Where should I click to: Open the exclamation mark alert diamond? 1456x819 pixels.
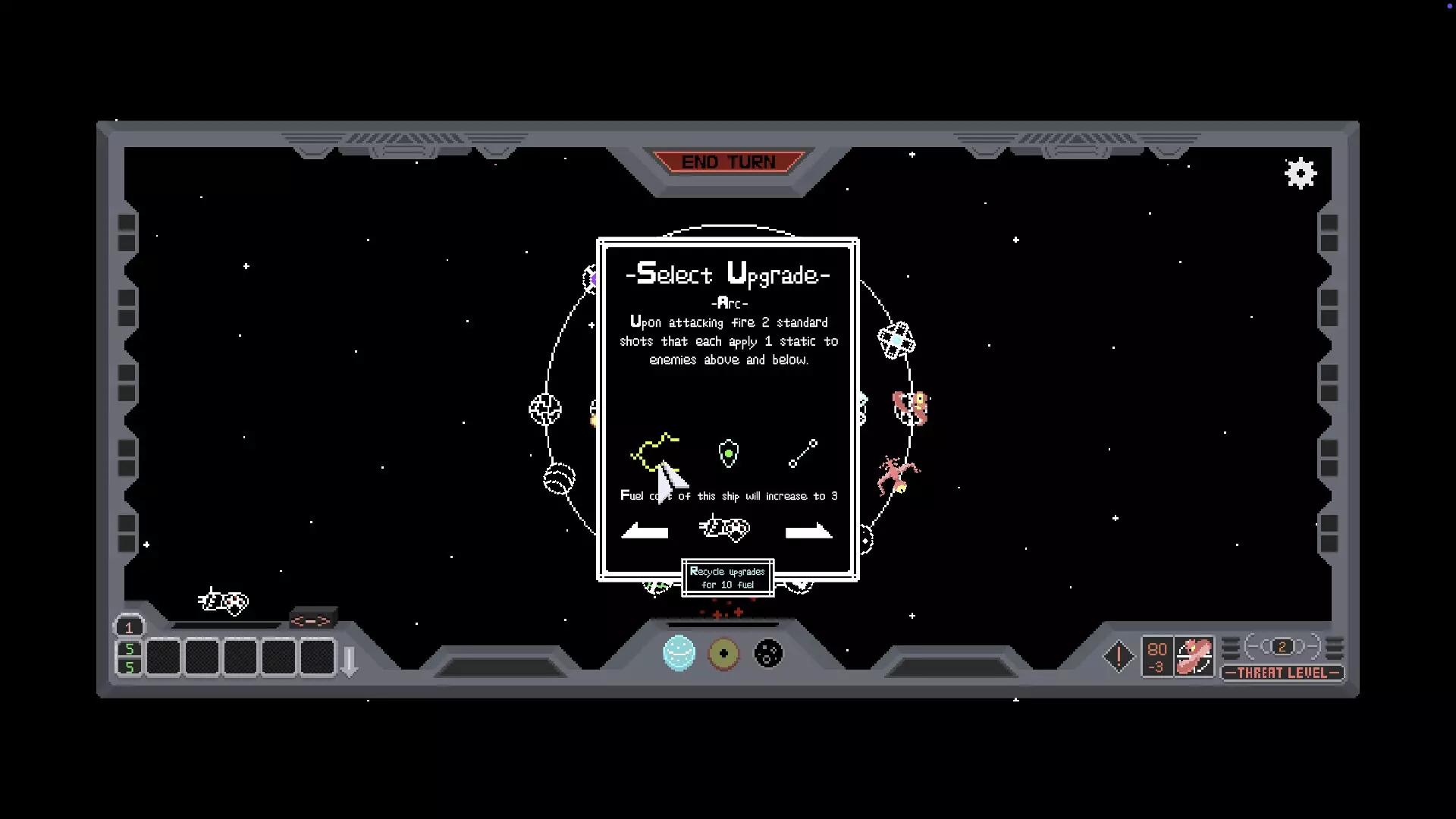[x=1119, y=657]
